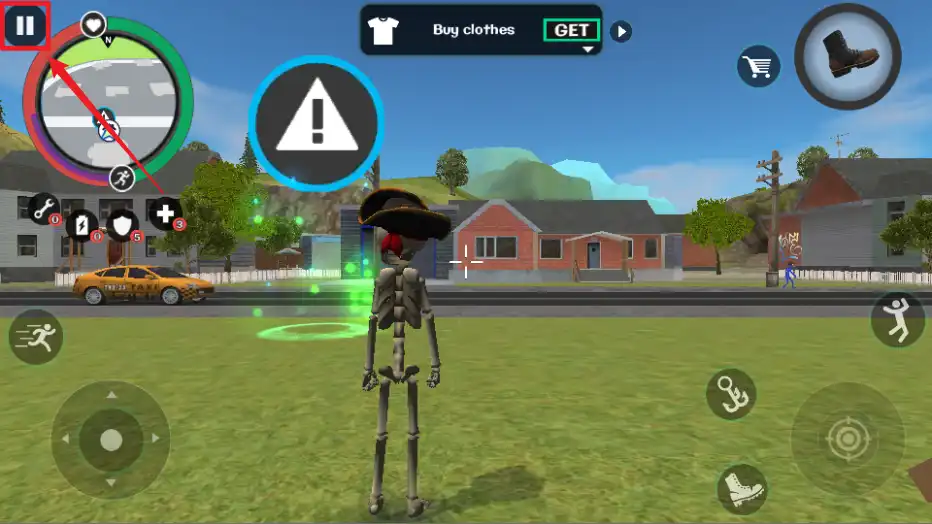
Task: Open the shopping cart store
Action: click(x=758, y=67)
